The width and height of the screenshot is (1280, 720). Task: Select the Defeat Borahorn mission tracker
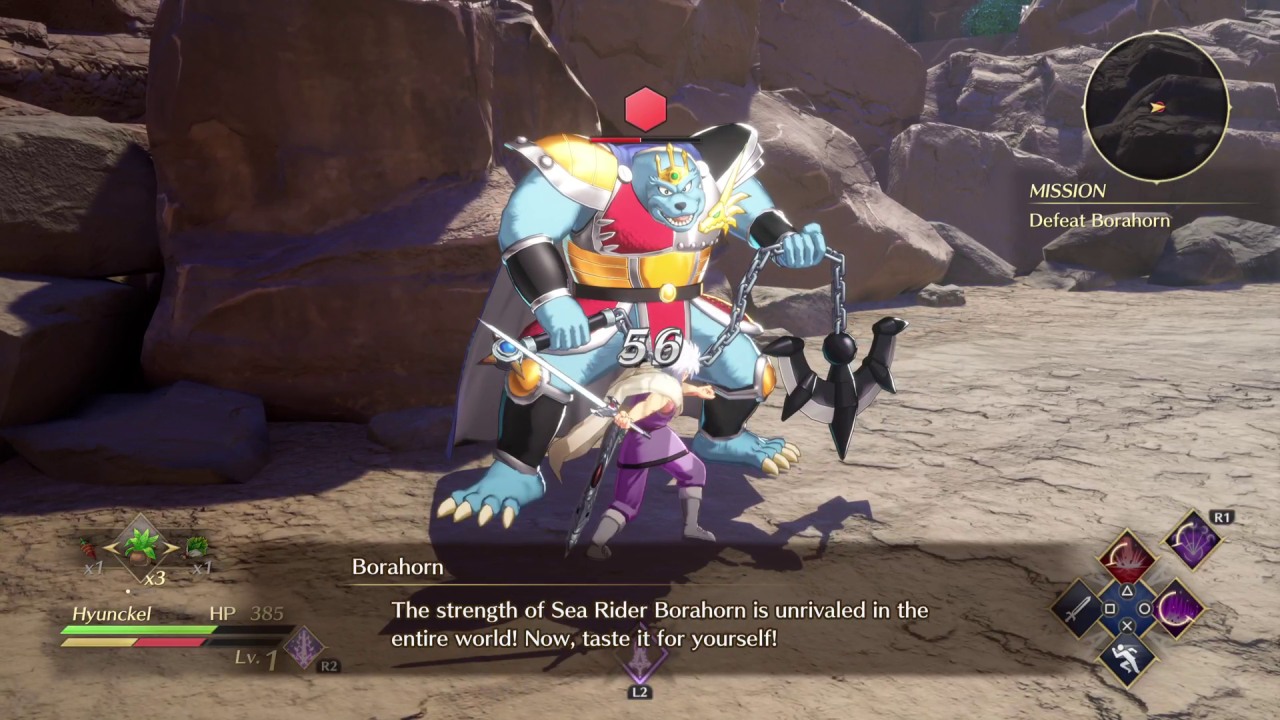tap(1099, 220)
